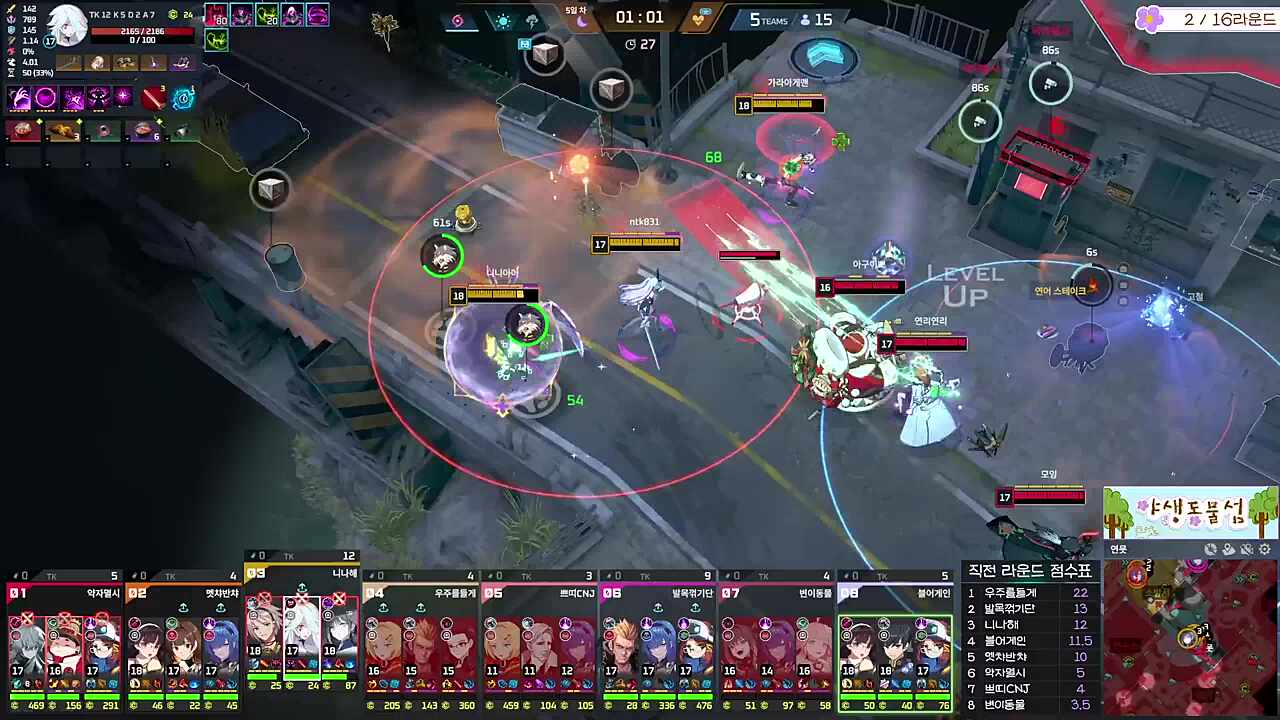Click the green scorpion trait icon with 20
Viewport: 1280px width, 720px height.
pyautogui.click(x=267, y=15)
